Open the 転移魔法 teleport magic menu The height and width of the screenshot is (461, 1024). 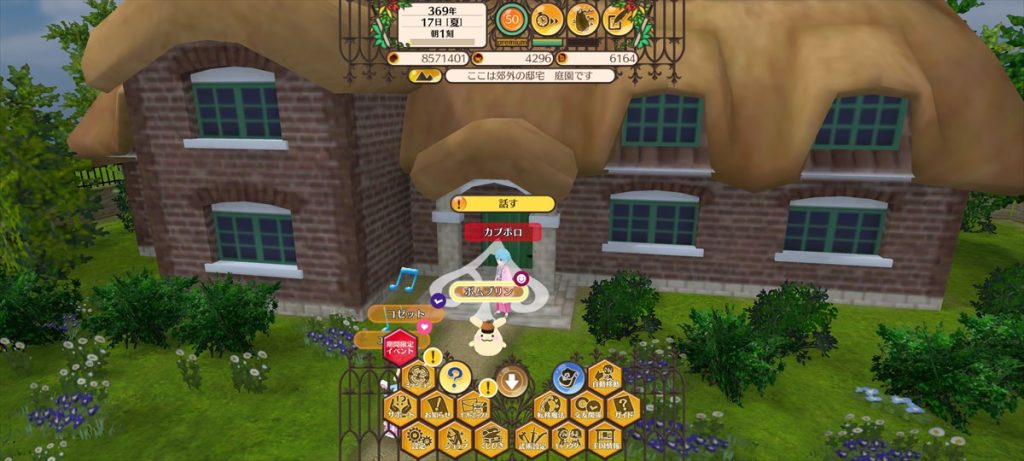tap(549, 407)
